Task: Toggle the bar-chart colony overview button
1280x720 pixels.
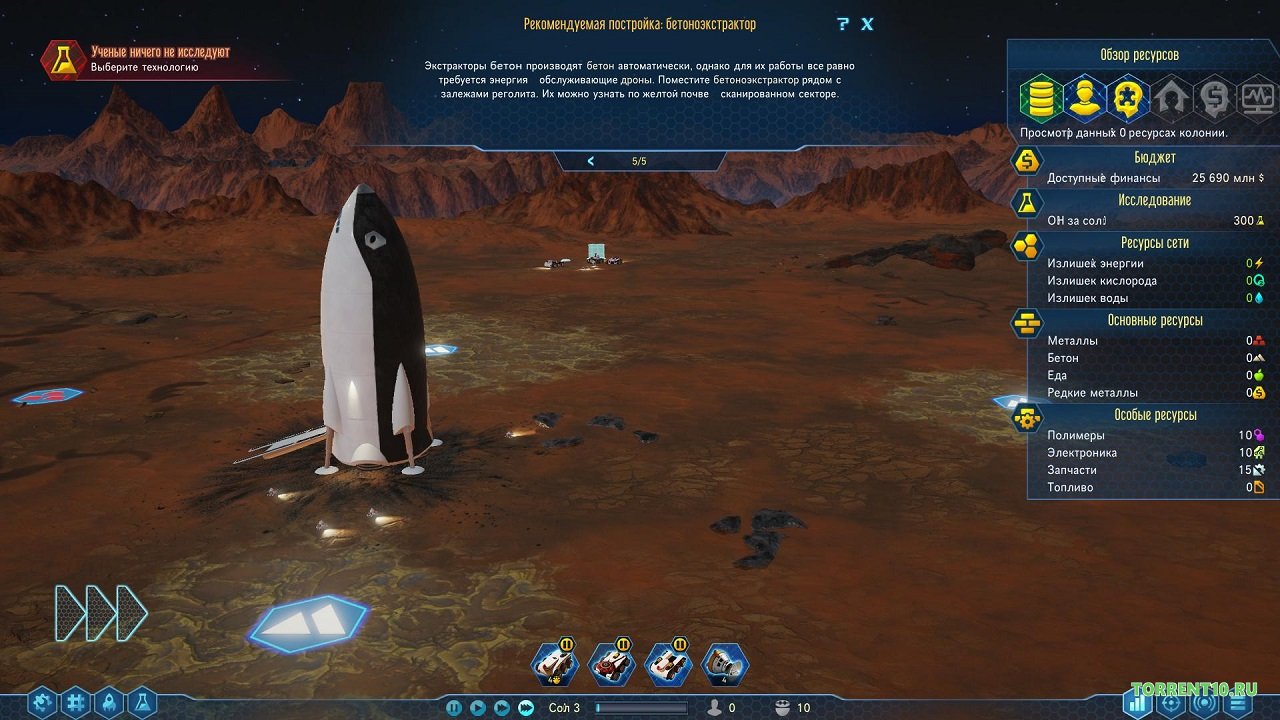Action: tap(1137, 702)
